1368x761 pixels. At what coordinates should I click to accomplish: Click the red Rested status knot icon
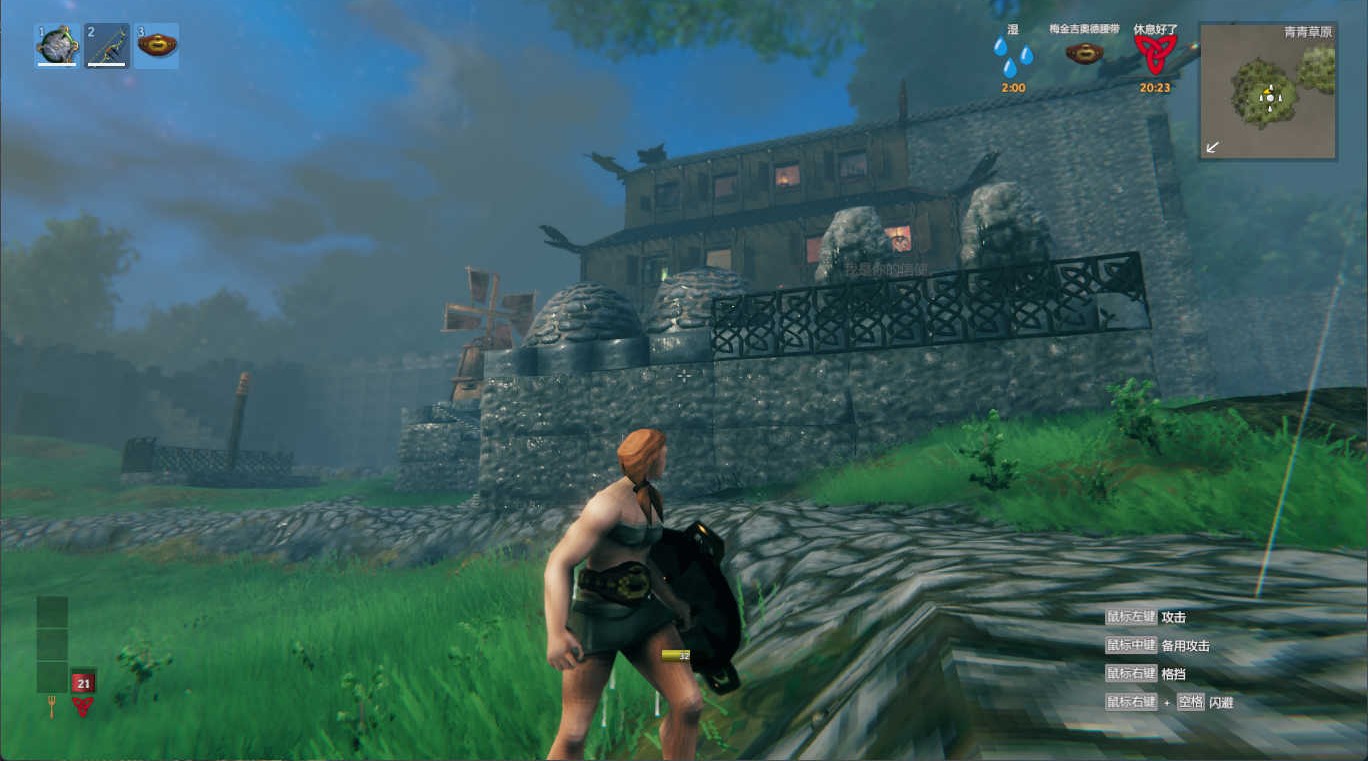coord(1155,56)
